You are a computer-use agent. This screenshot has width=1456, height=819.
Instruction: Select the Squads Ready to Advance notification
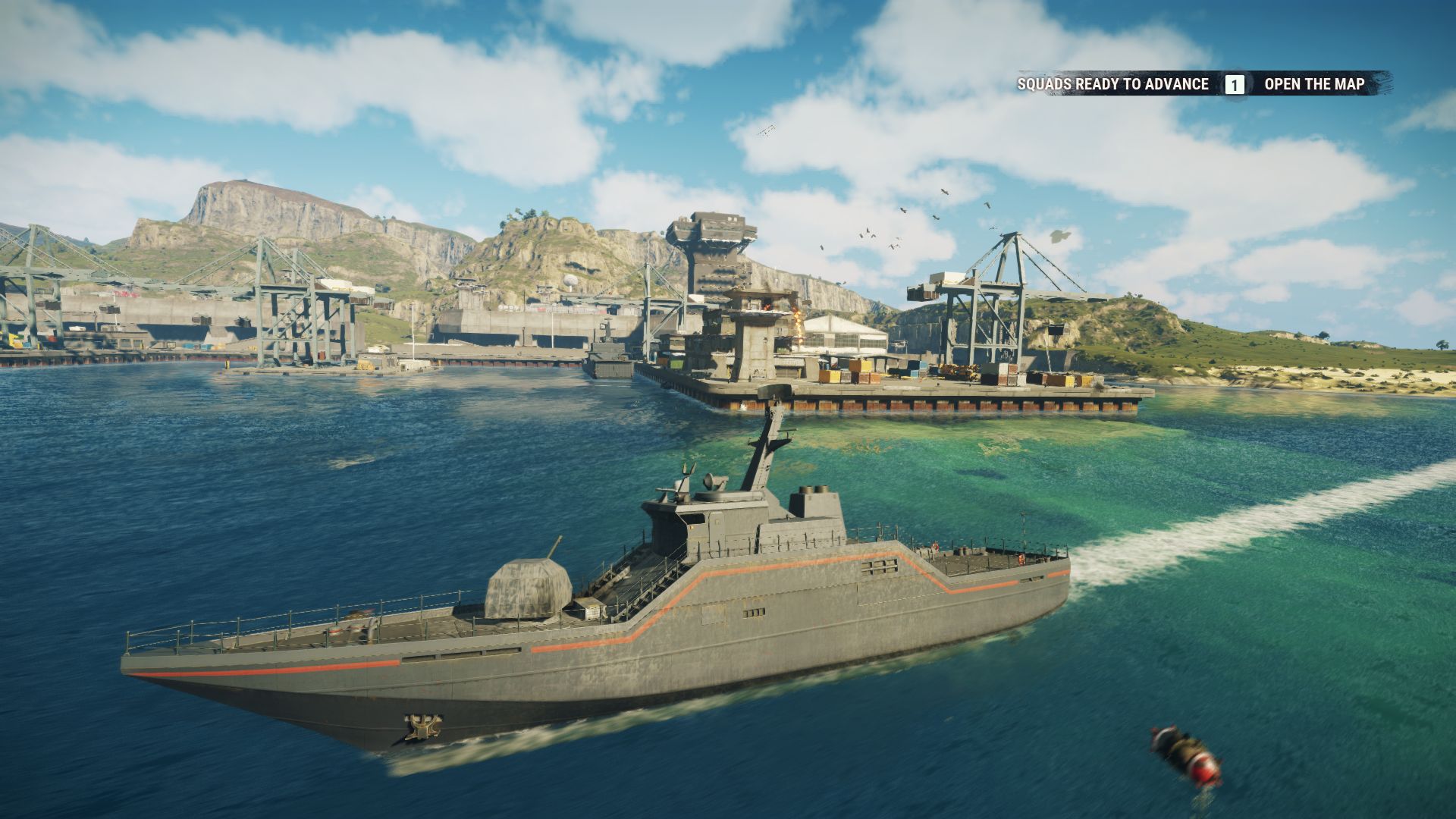pyautogui.click(x=1112, y=84)
